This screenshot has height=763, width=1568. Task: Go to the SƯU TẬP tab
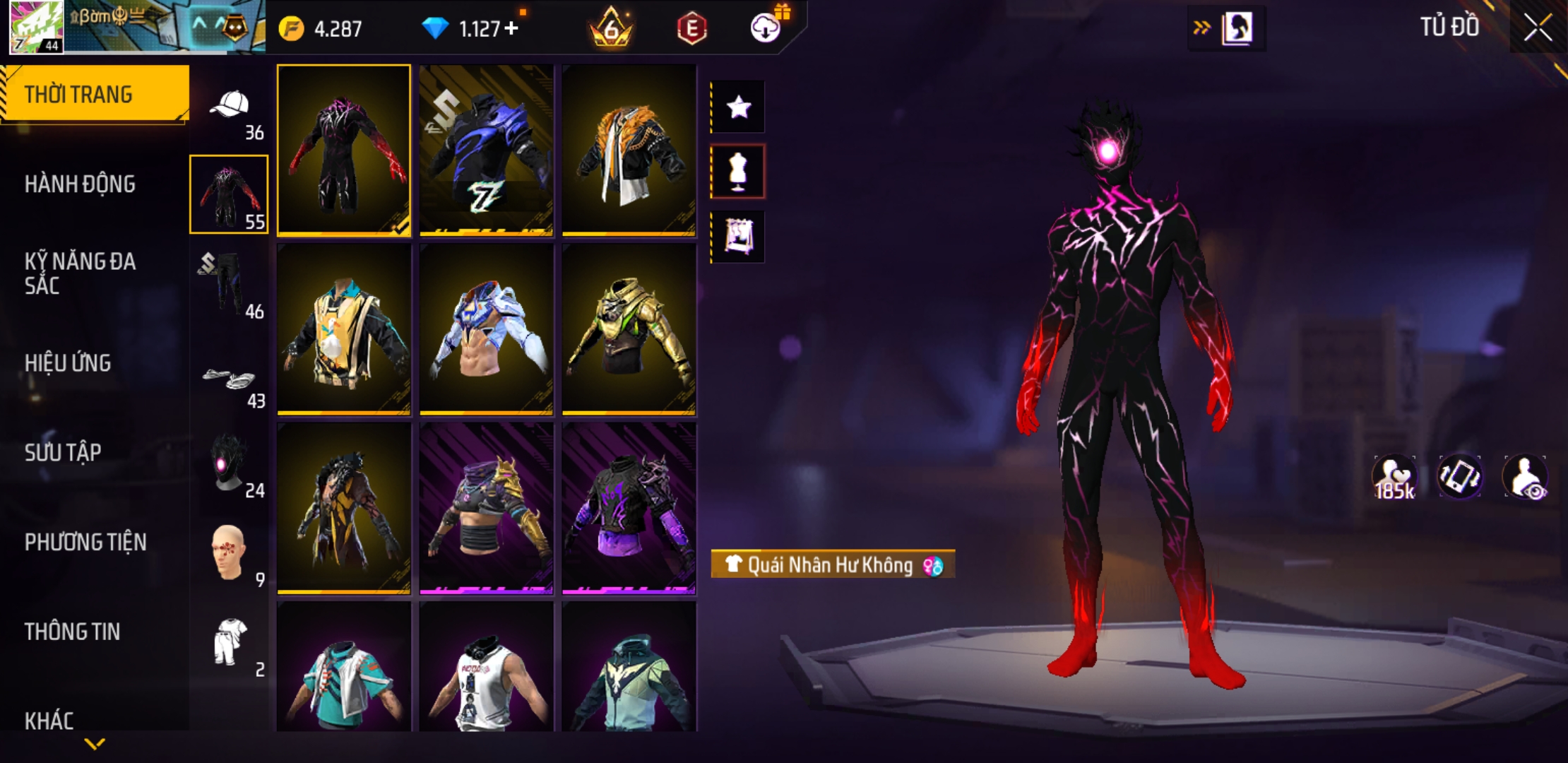[63, 452]
